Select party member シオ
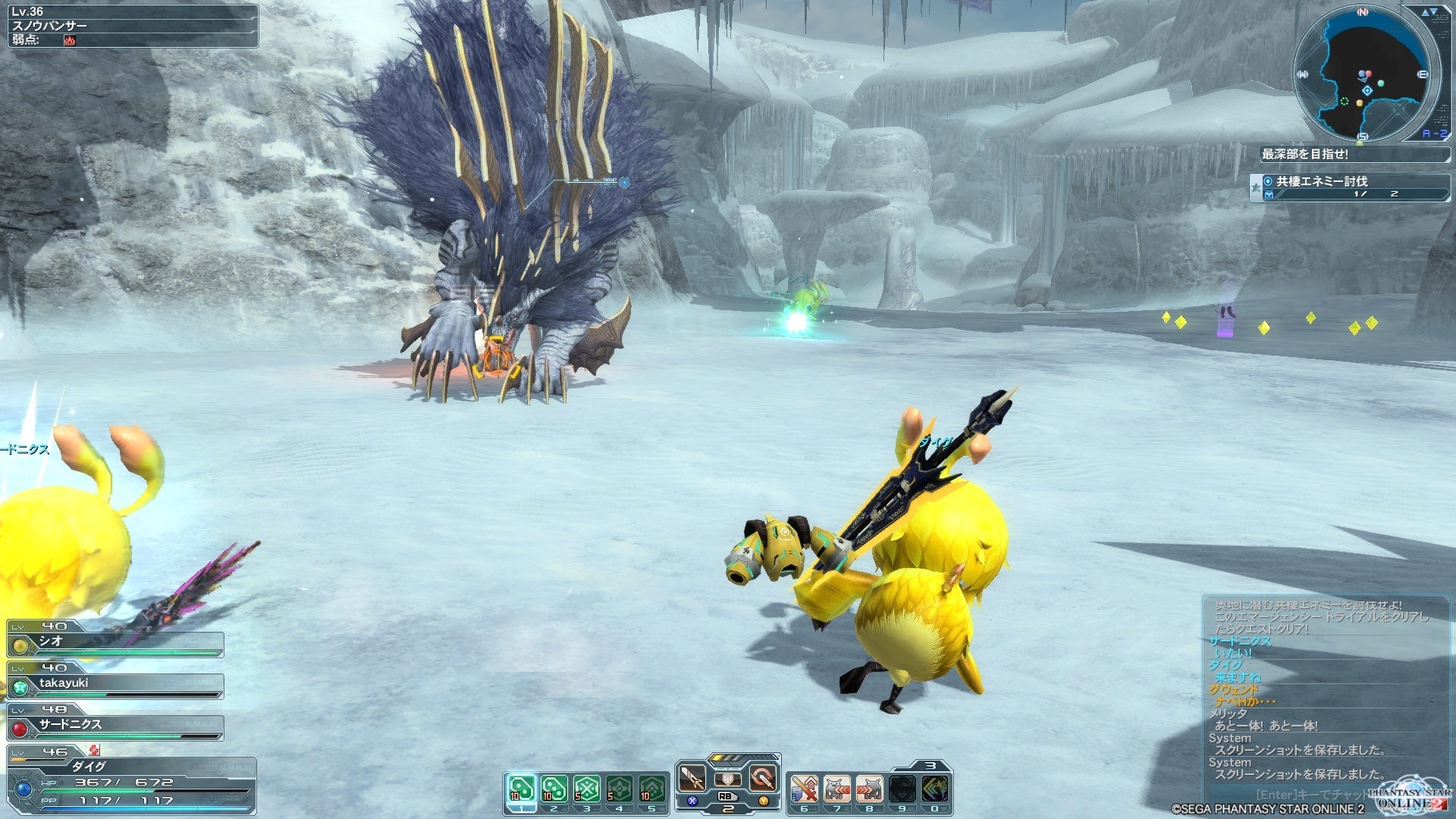The width and height of the screenshot is (1456, 819). coord(115,642)
